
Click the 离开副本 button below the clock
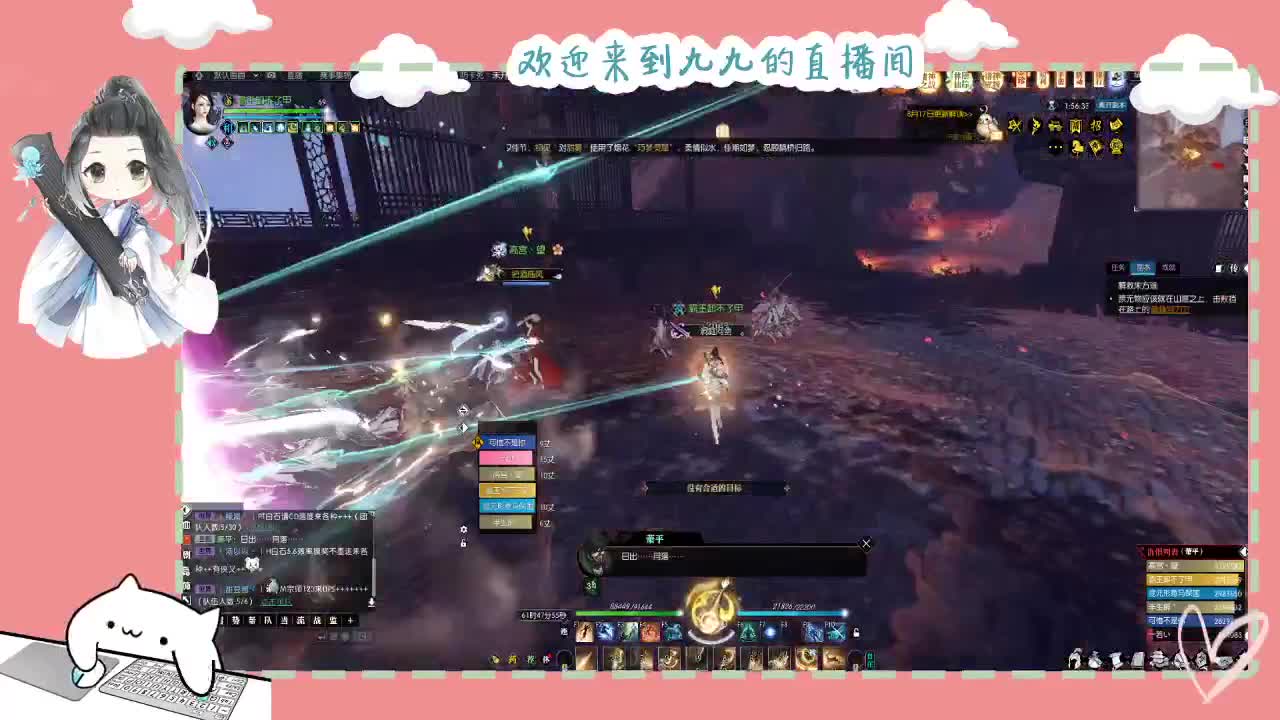tap(1112, 104)
